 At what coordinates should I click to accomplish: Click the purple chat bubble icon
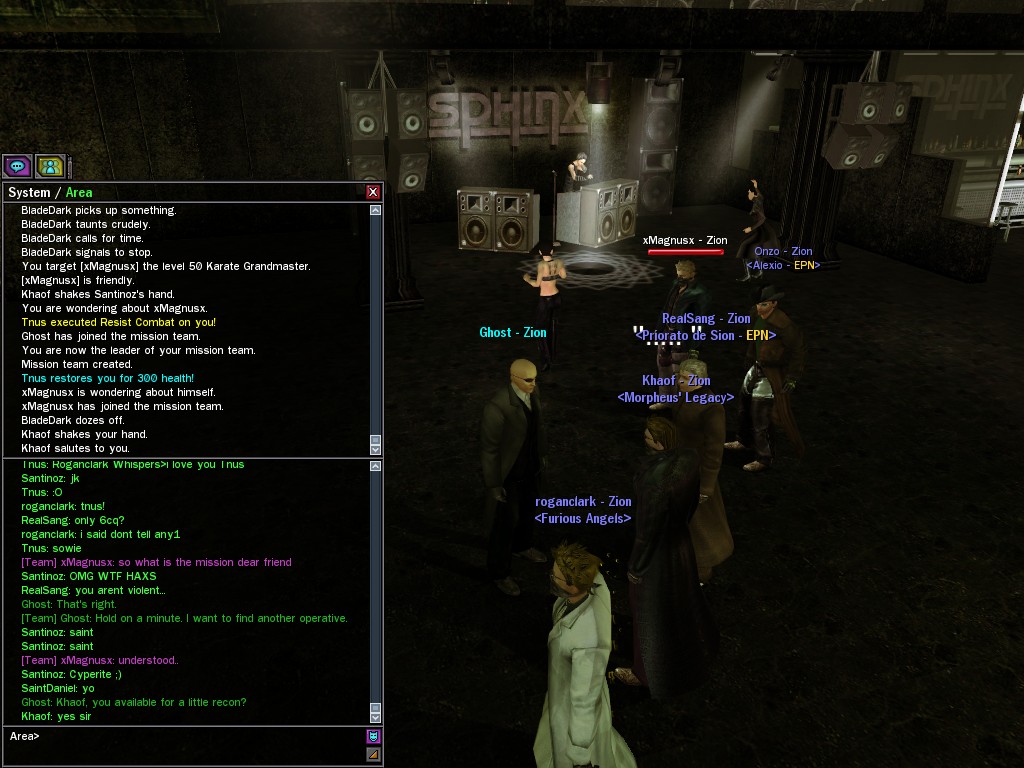click(17, 166)
